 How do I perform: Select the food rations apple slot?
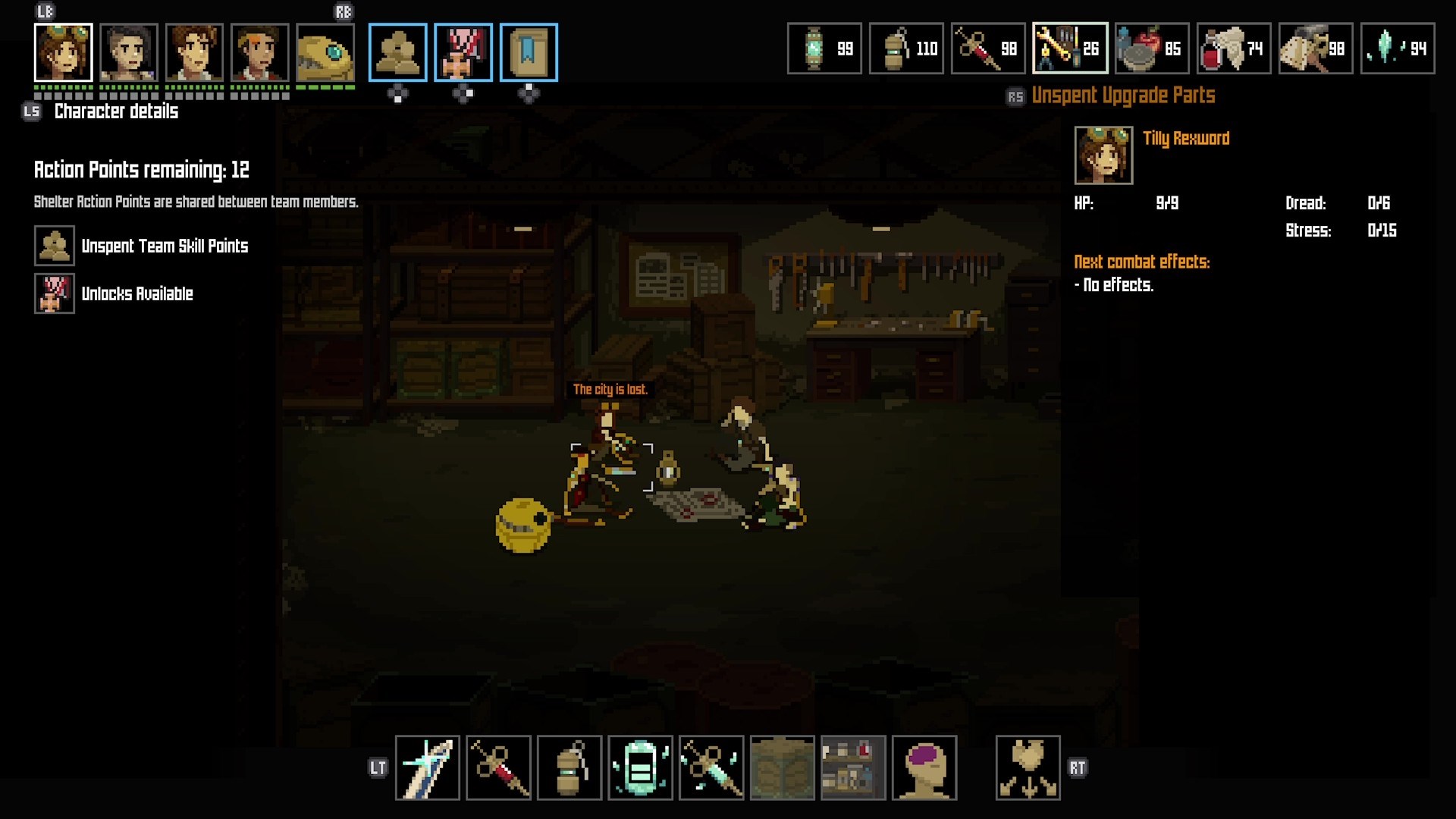[1152, 49]
